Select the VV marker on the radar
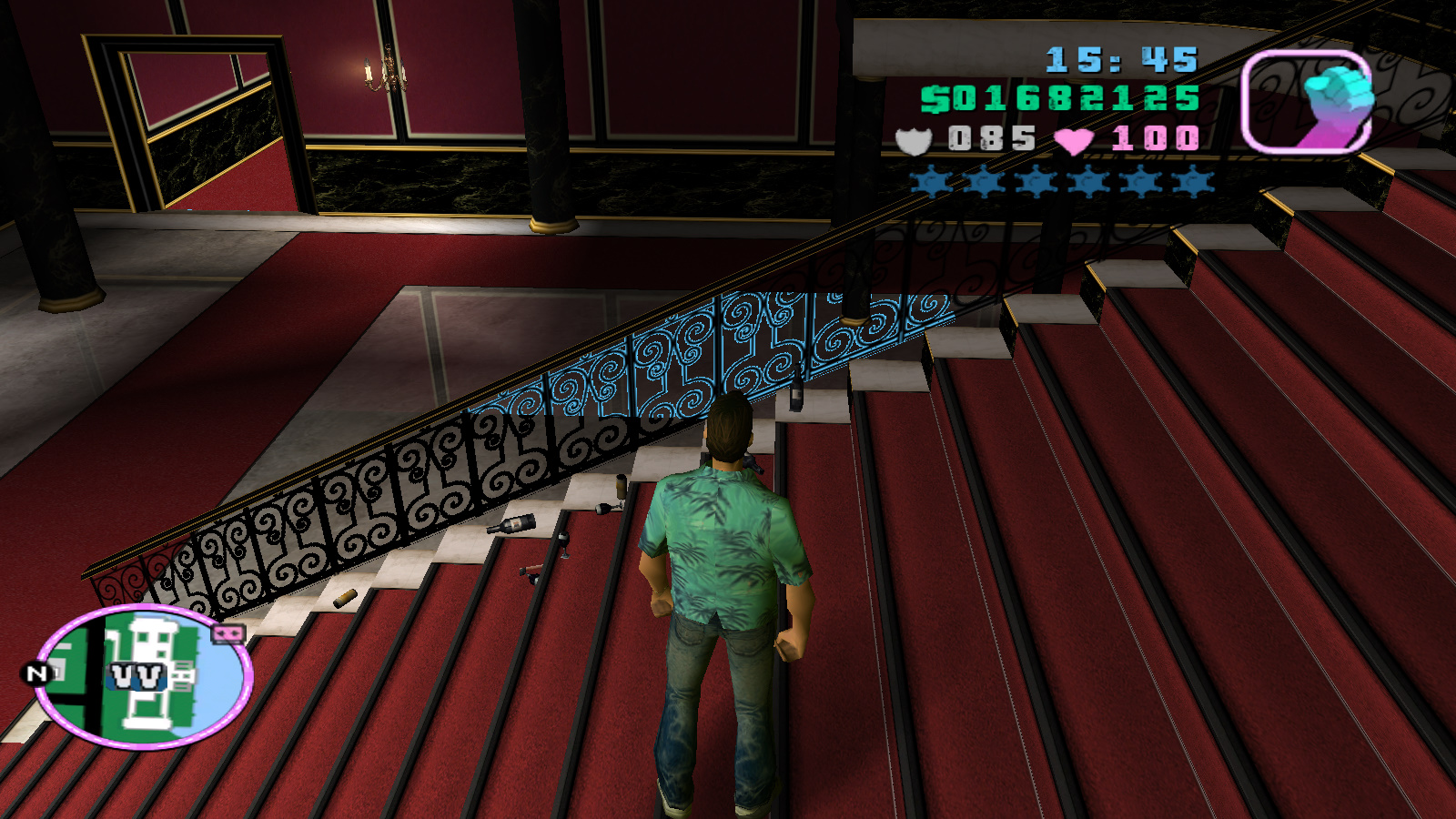 click(x=136, y=676)
